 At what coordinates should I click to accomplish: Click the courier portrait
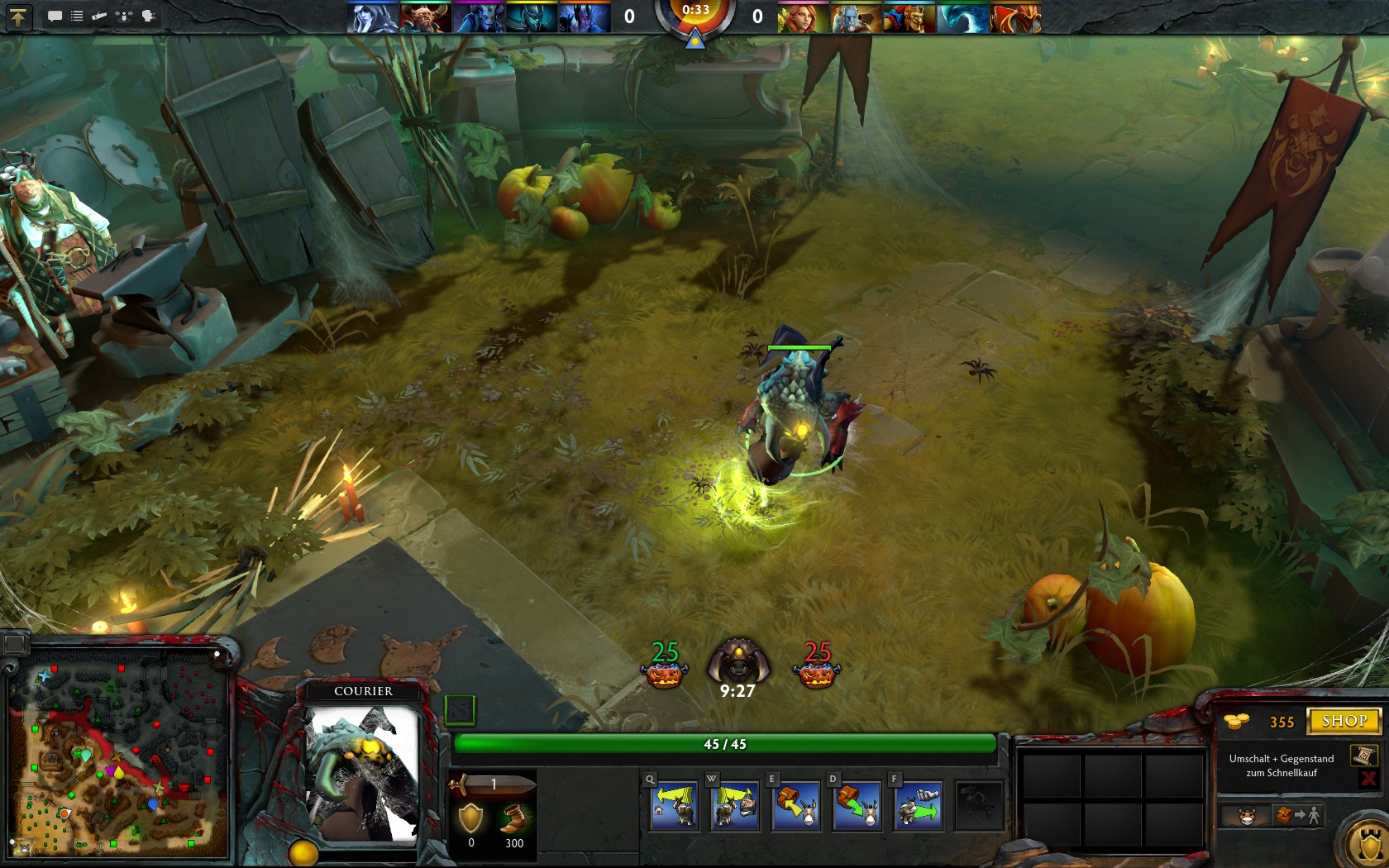[361, 773]
